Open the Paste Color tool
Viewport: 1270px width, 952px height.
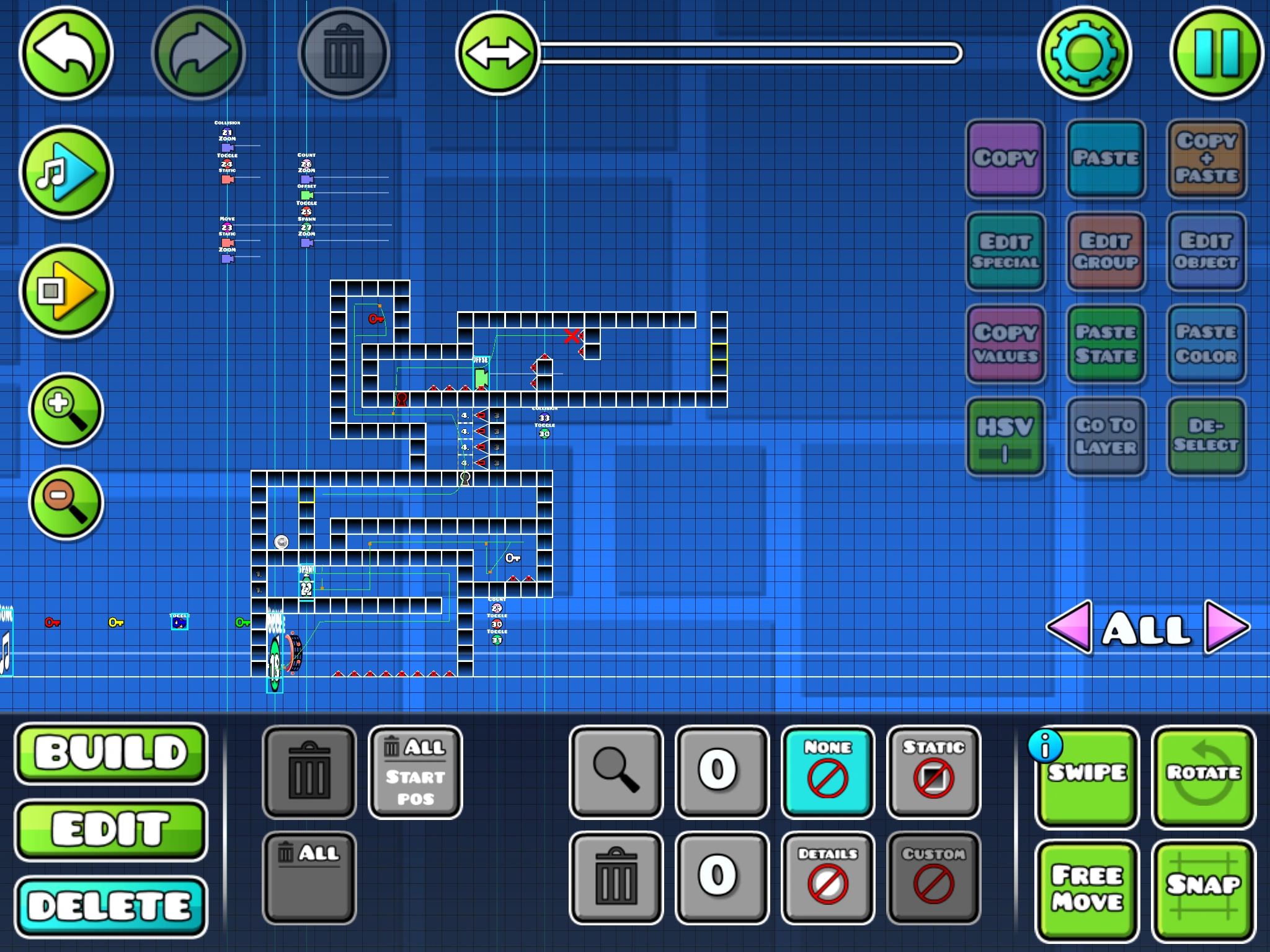(x=1206, y=345)
